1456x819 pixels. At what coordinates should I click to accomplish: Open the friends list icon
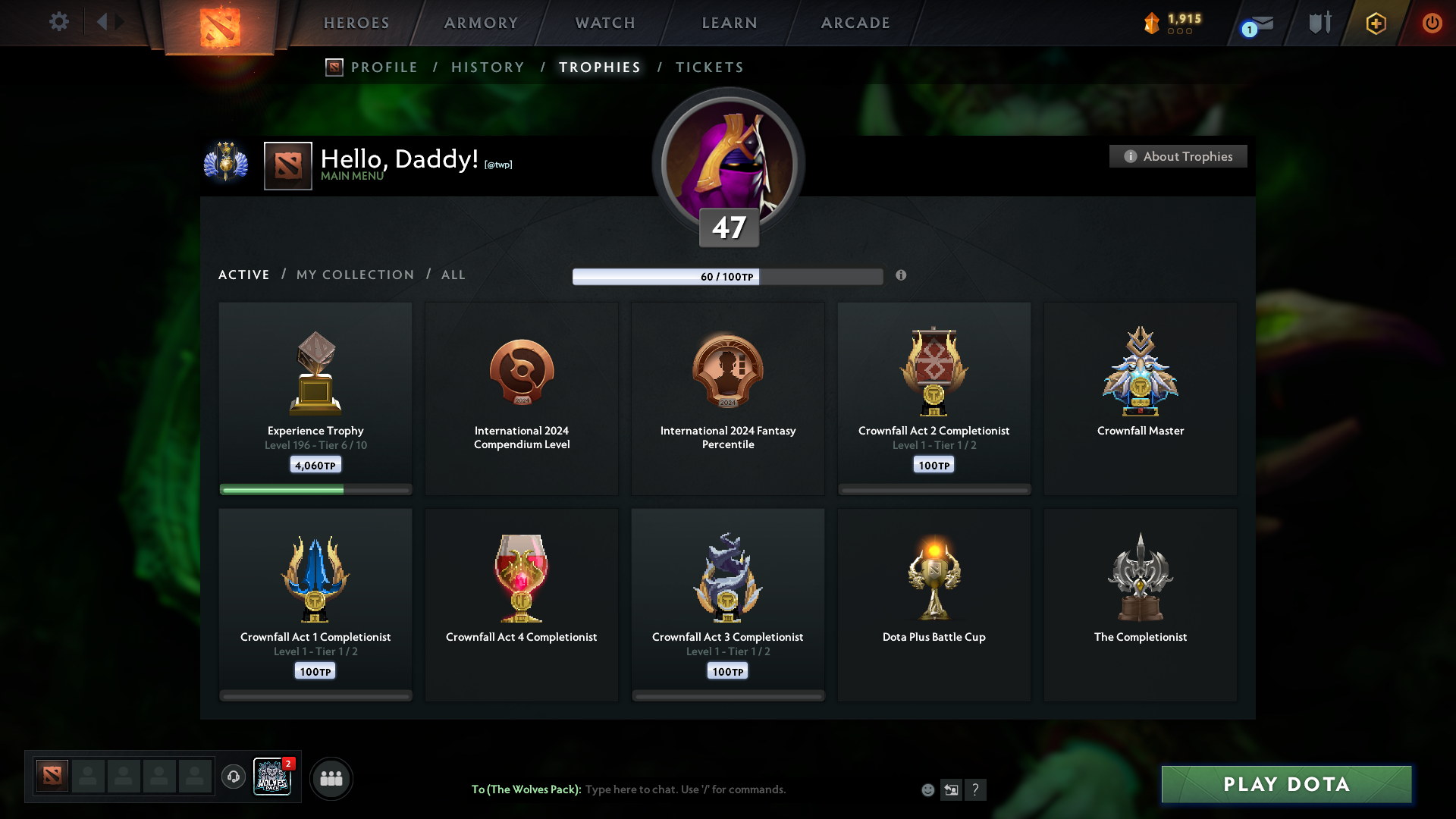click(331, 778)
